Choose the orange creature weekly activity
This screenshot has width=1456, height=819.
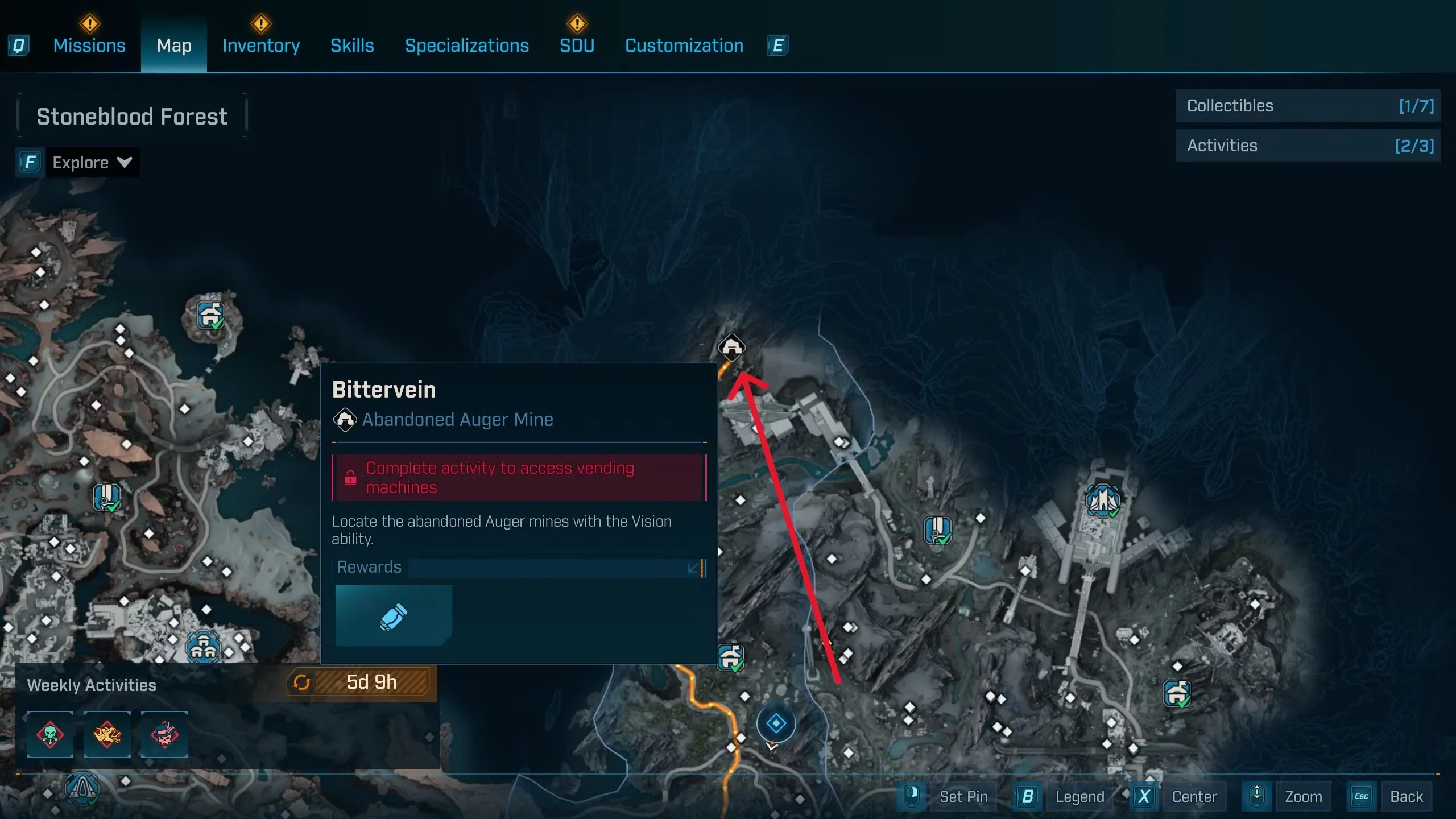click(107, 734)
